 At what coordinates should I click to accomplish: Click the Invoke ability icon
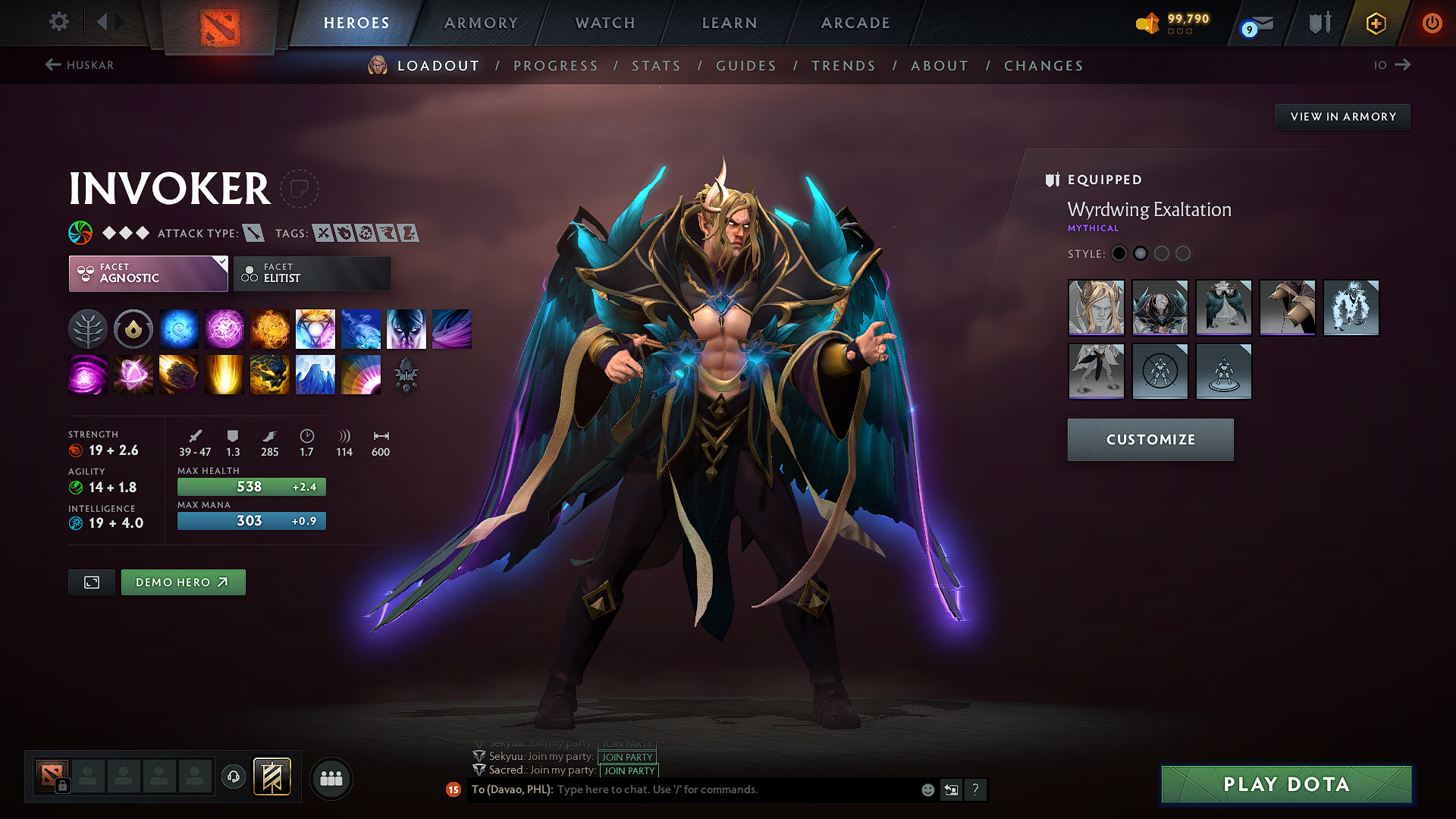(315, 328)
